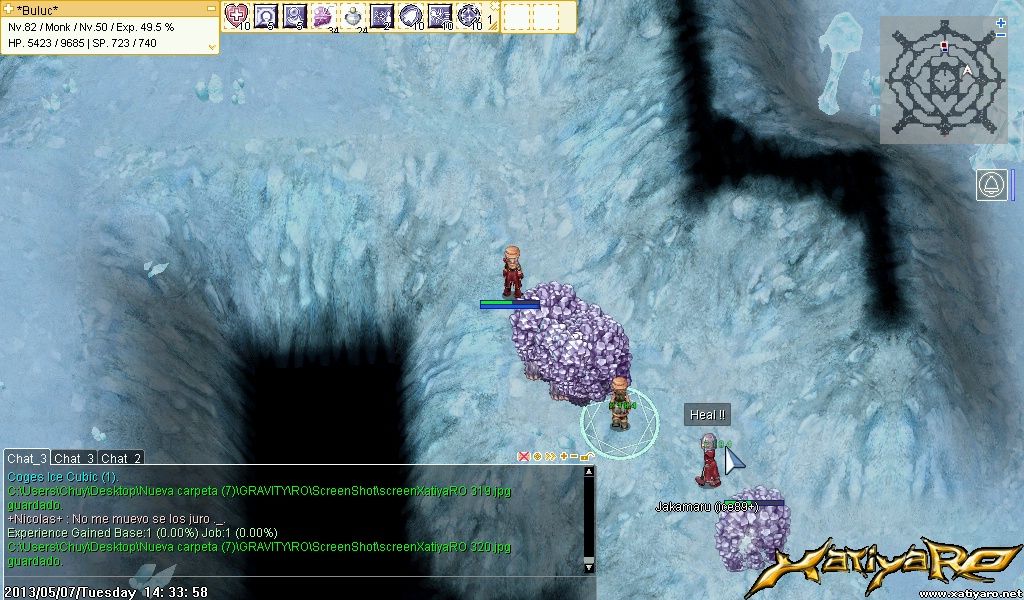Minimize the Buluc status window
The height and width of the screenshot is (600, 1024).
click(x=211, y=7)
